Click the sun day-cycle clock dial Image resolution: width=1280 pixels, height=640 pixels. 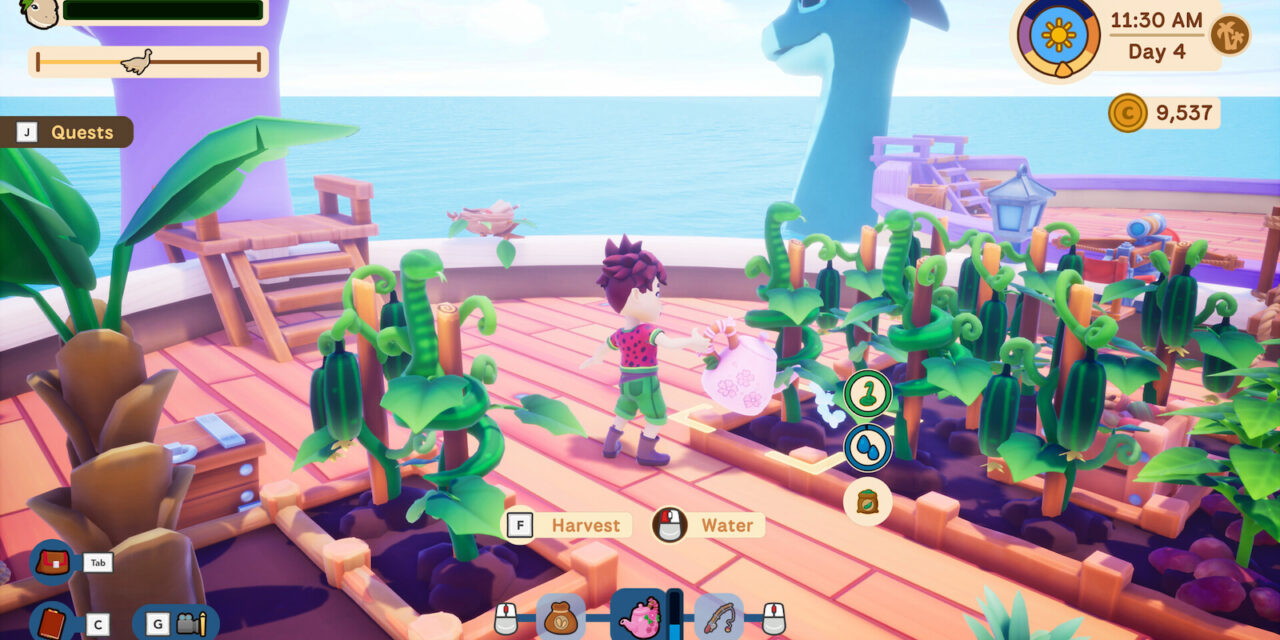click(x=1058, y=35)
